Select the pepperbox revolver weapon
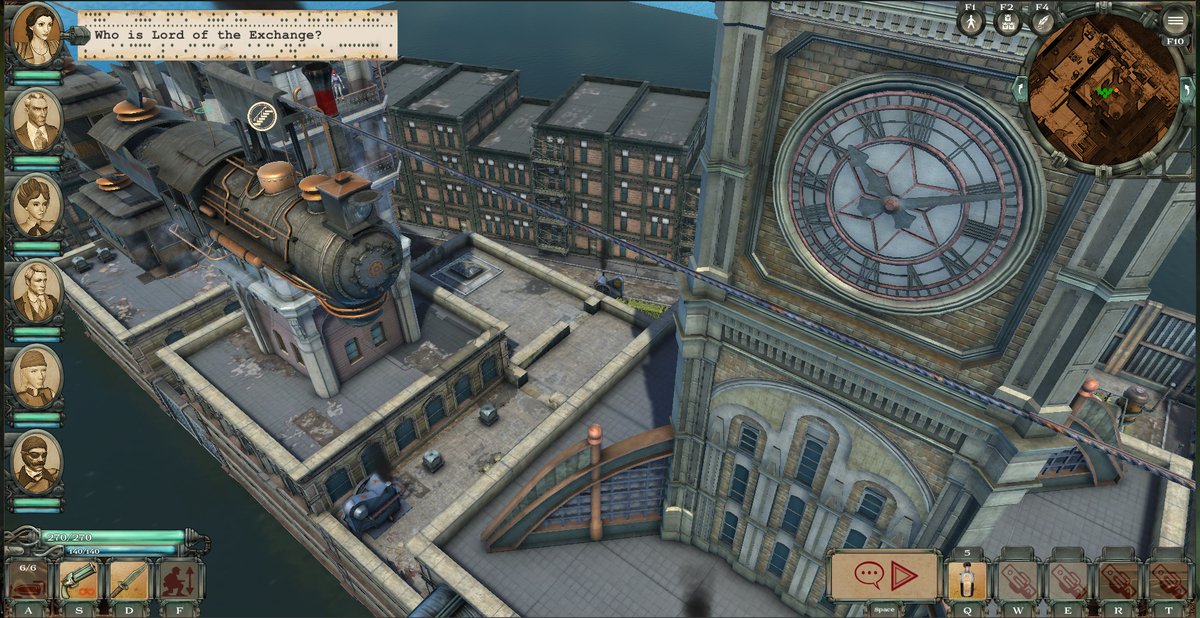This screenshot has width=1200, height=618. click(79, 580)
